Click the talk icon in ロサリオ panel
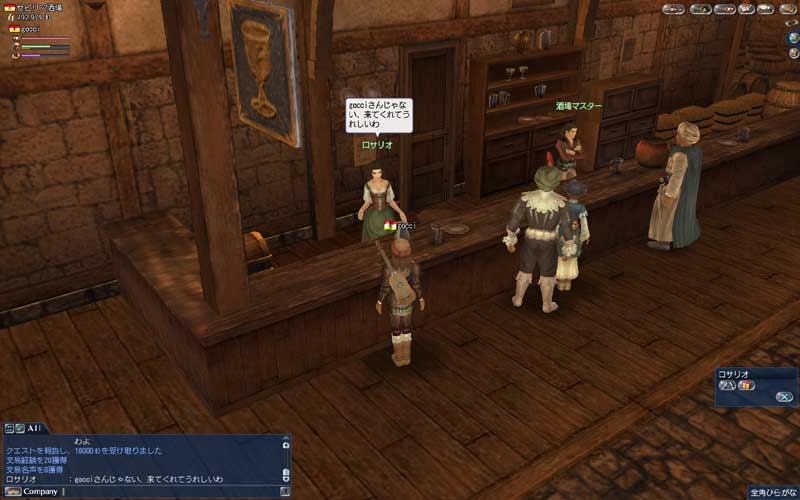This screenshot has height=500, width=800. tap(728, 384)
